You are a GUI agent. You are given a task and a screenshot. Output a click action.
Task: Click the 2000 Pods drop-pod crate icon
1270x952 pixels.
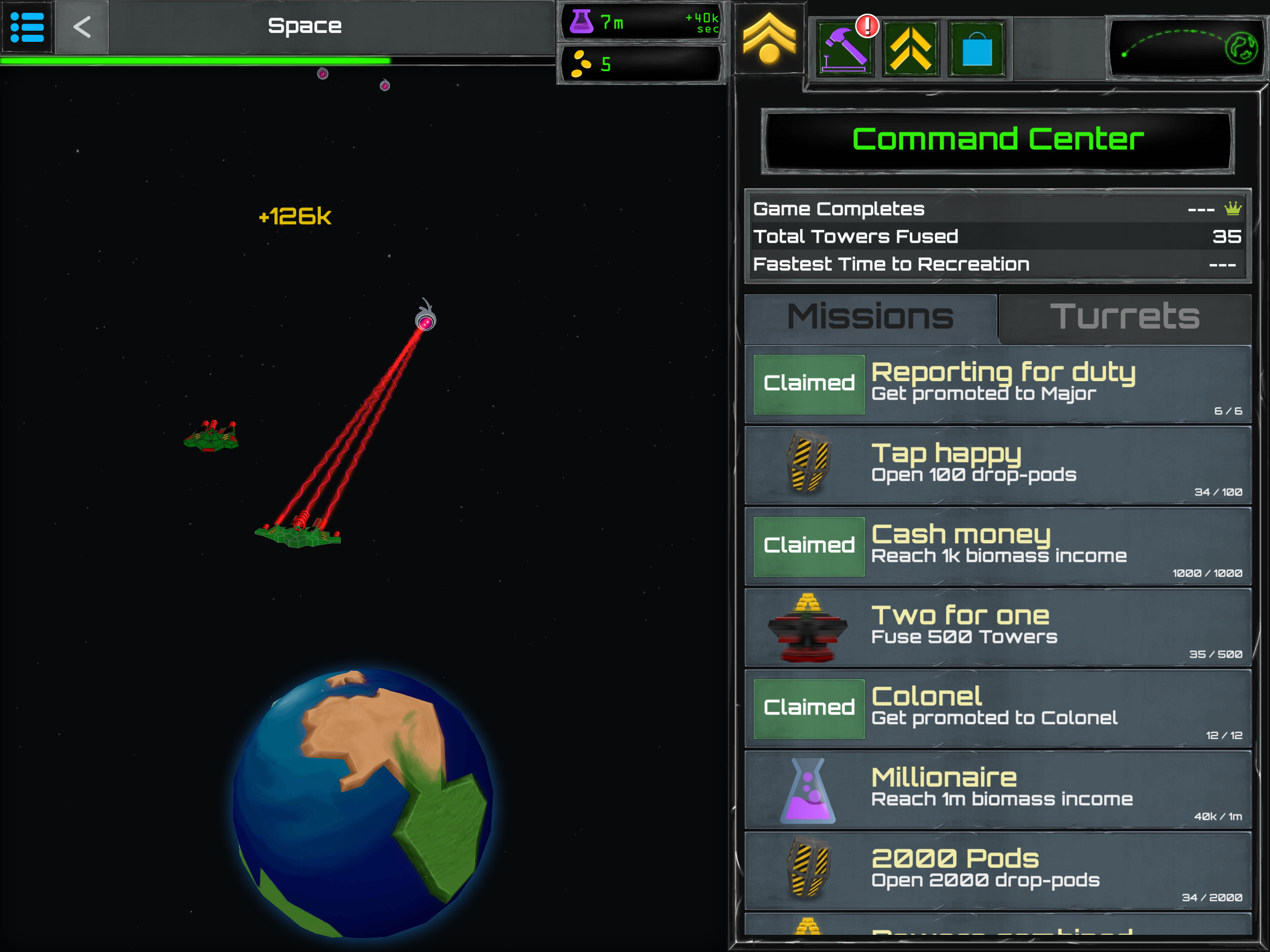[808, 871]
